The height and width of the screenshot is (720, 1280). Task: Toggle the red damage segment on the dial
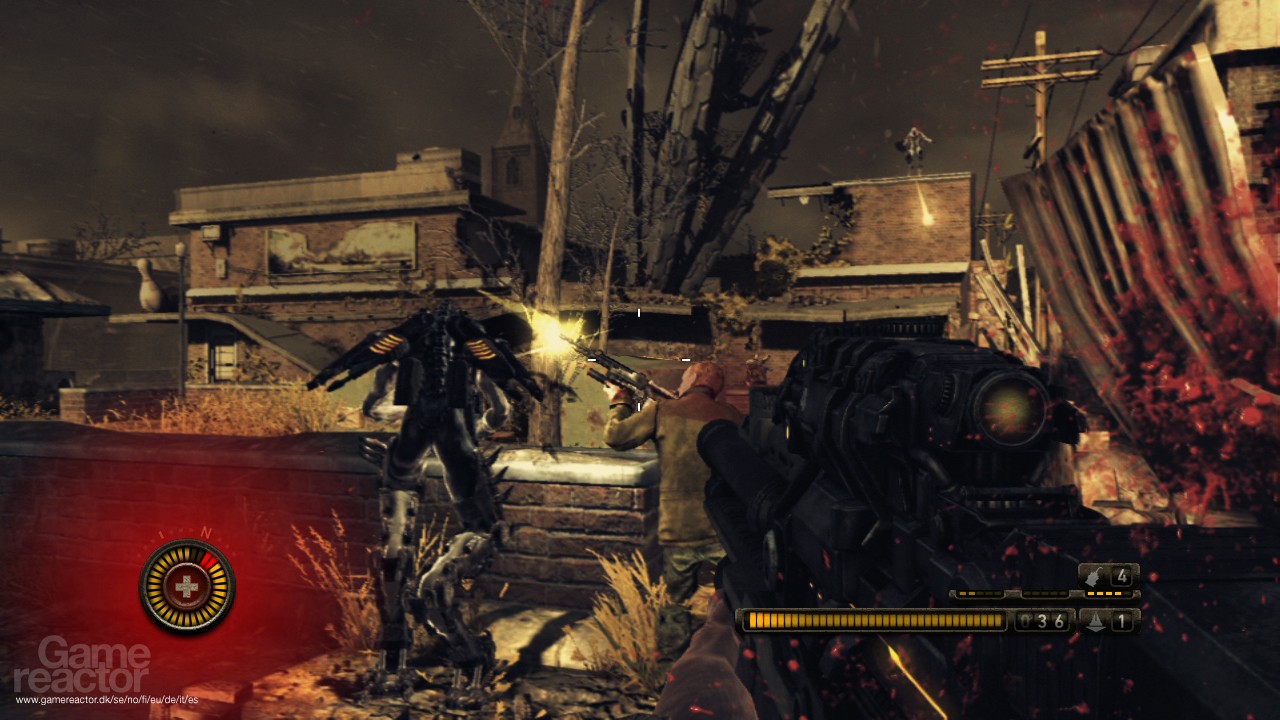coord(210,559)
